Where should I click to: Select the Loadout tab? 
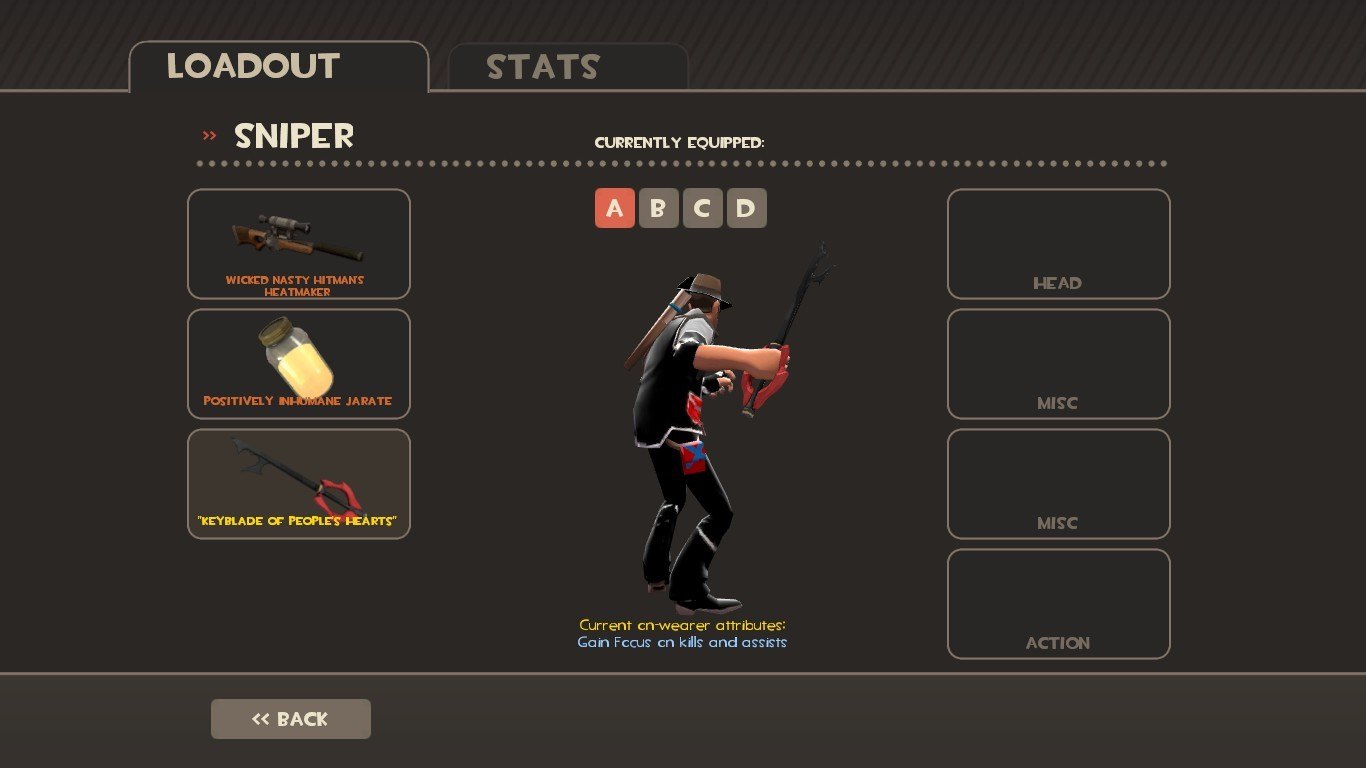point(278,67)
